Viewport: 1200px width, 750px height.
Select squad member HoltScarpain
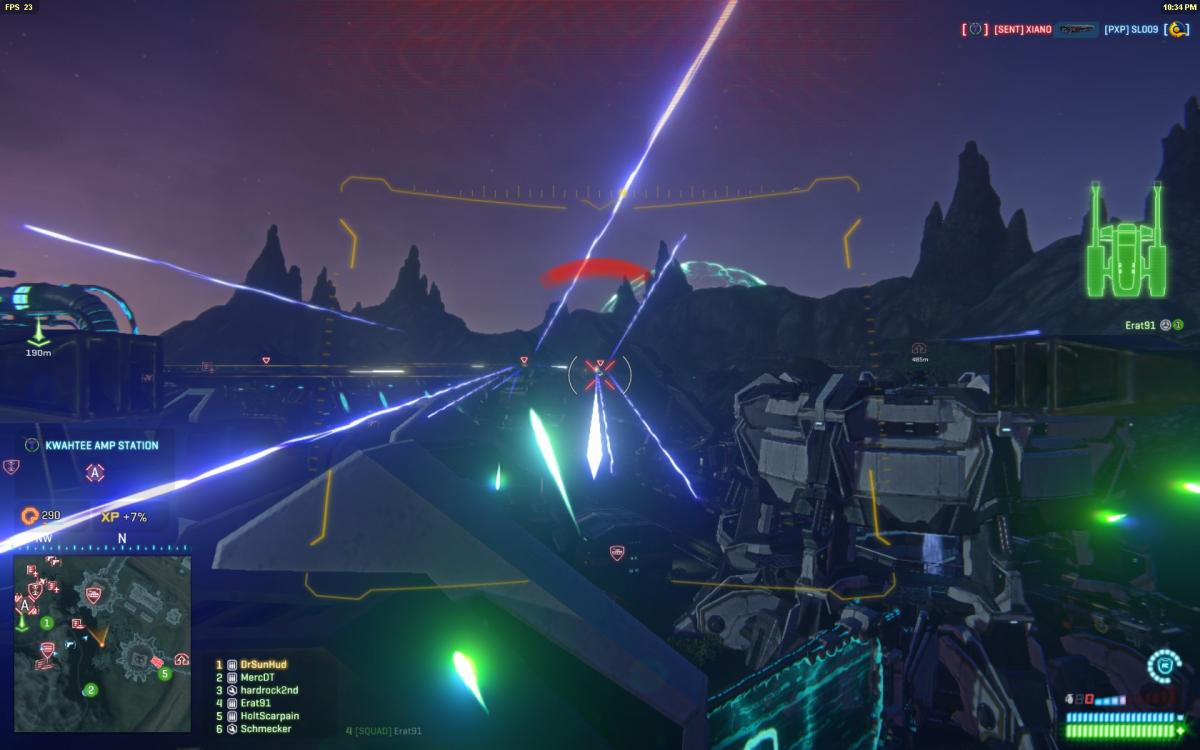269,716
